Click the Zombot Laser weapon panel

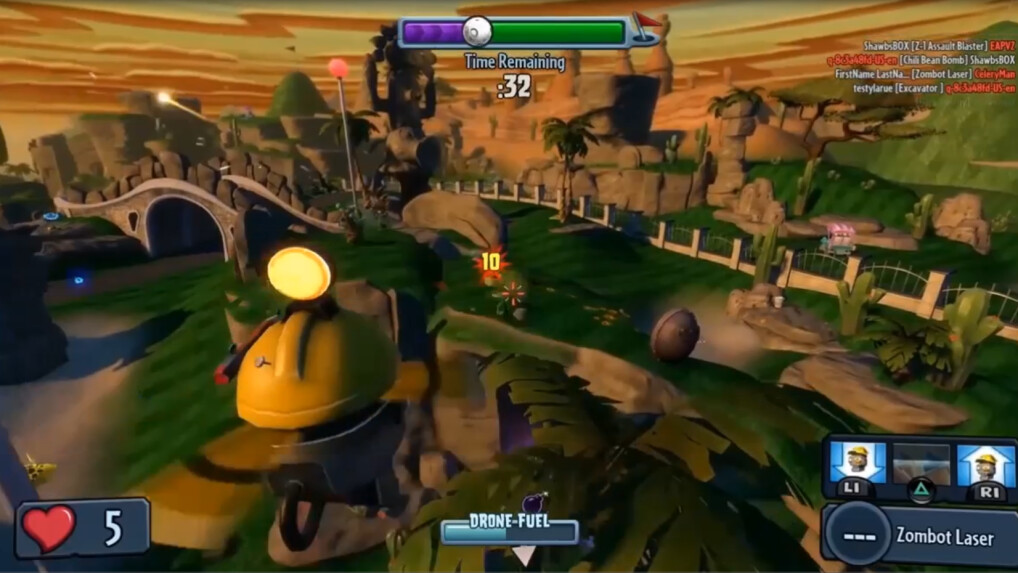click(x=920, y=535)
